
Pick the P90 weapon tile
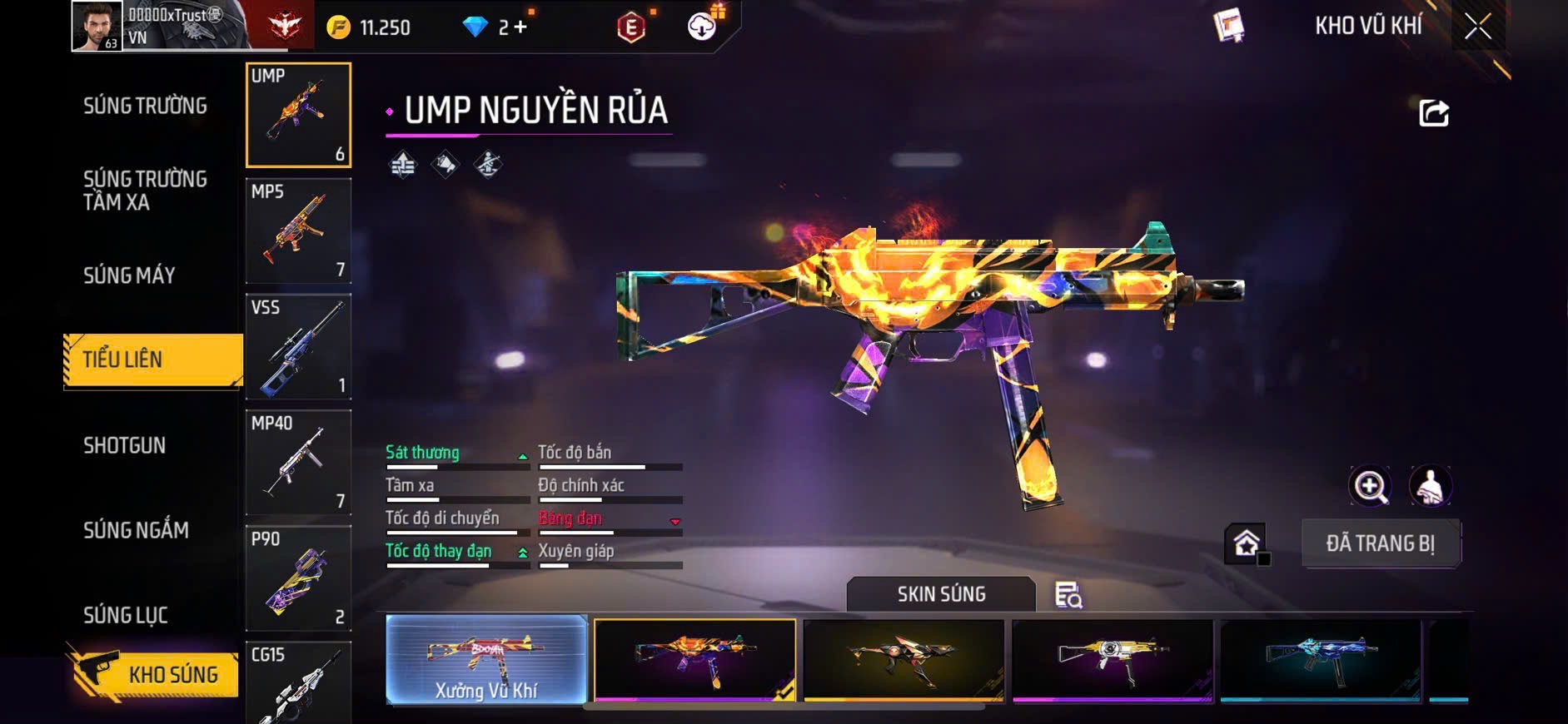coord(298,578)
